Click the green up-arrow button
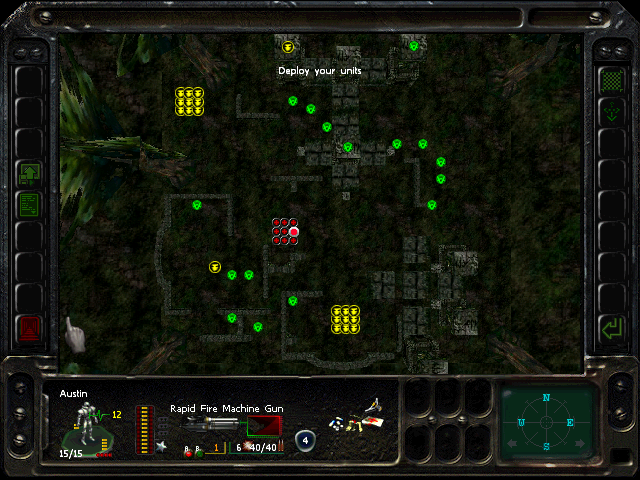640x480 pixels. pos(28,174)
